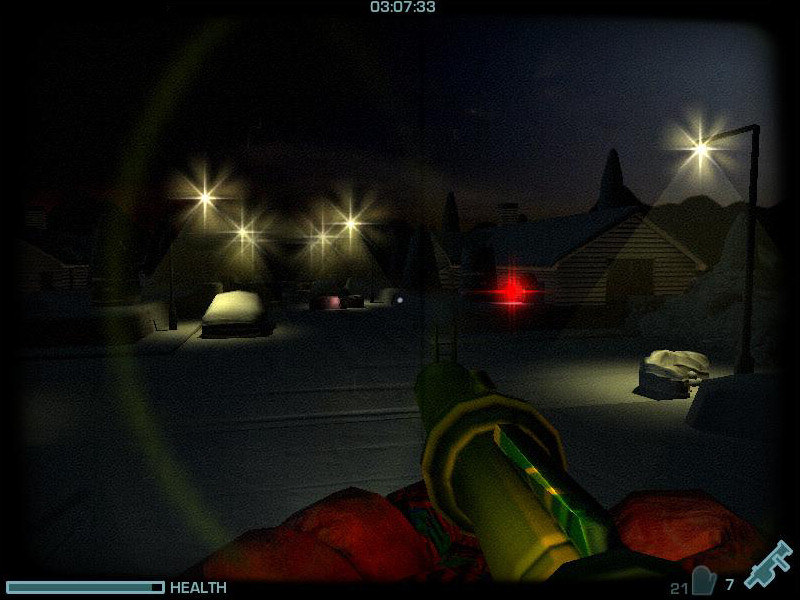Click the mitten glove icon
The height and width of the screenshot is (600, 800).
(x=704, y=581)
